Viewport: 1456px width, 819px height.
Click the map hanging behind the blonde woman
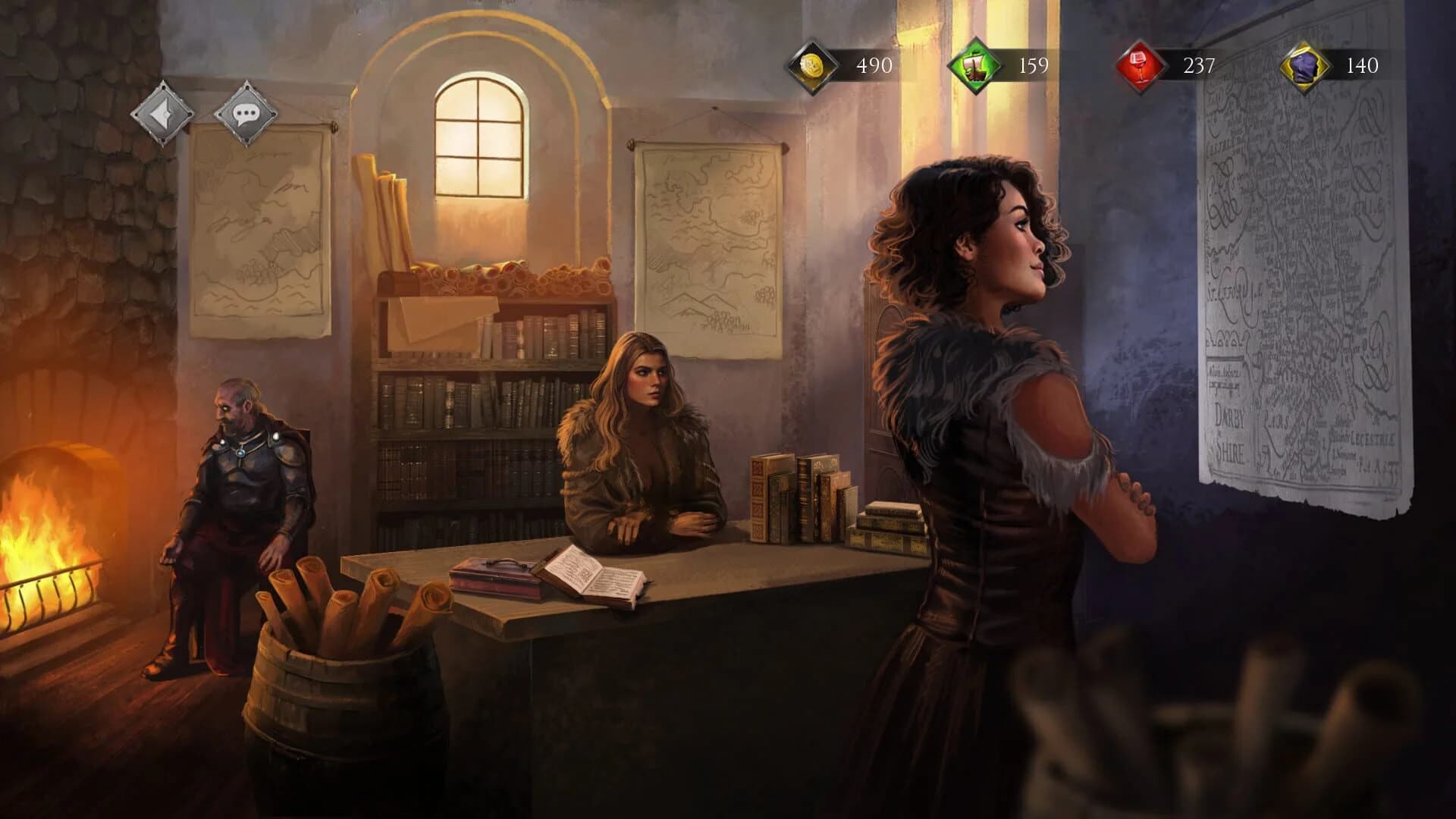(709, 243)
